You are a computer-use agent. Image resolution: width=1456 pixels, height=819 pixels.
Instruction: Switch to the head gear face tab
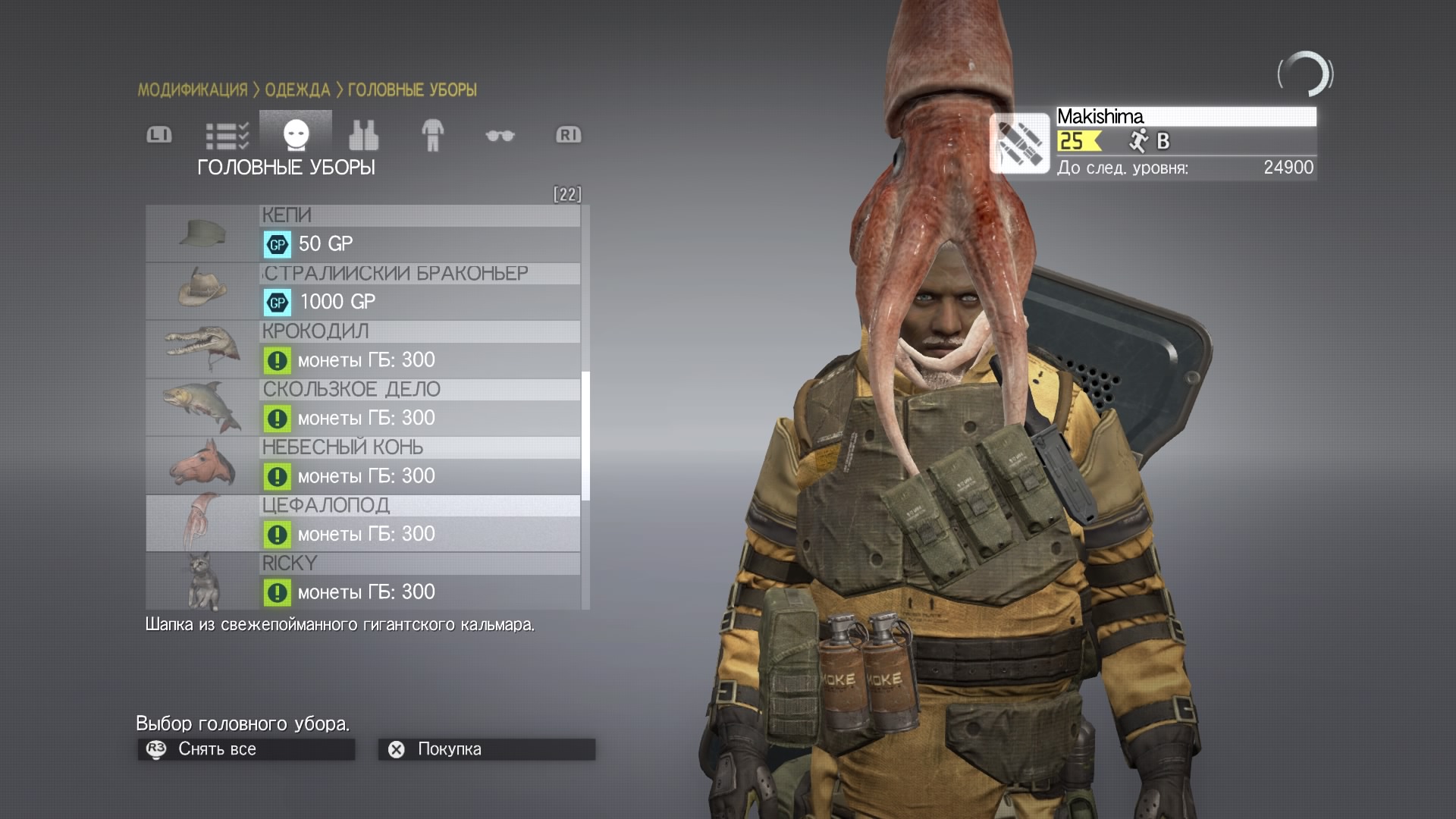[x=296, y=135]
